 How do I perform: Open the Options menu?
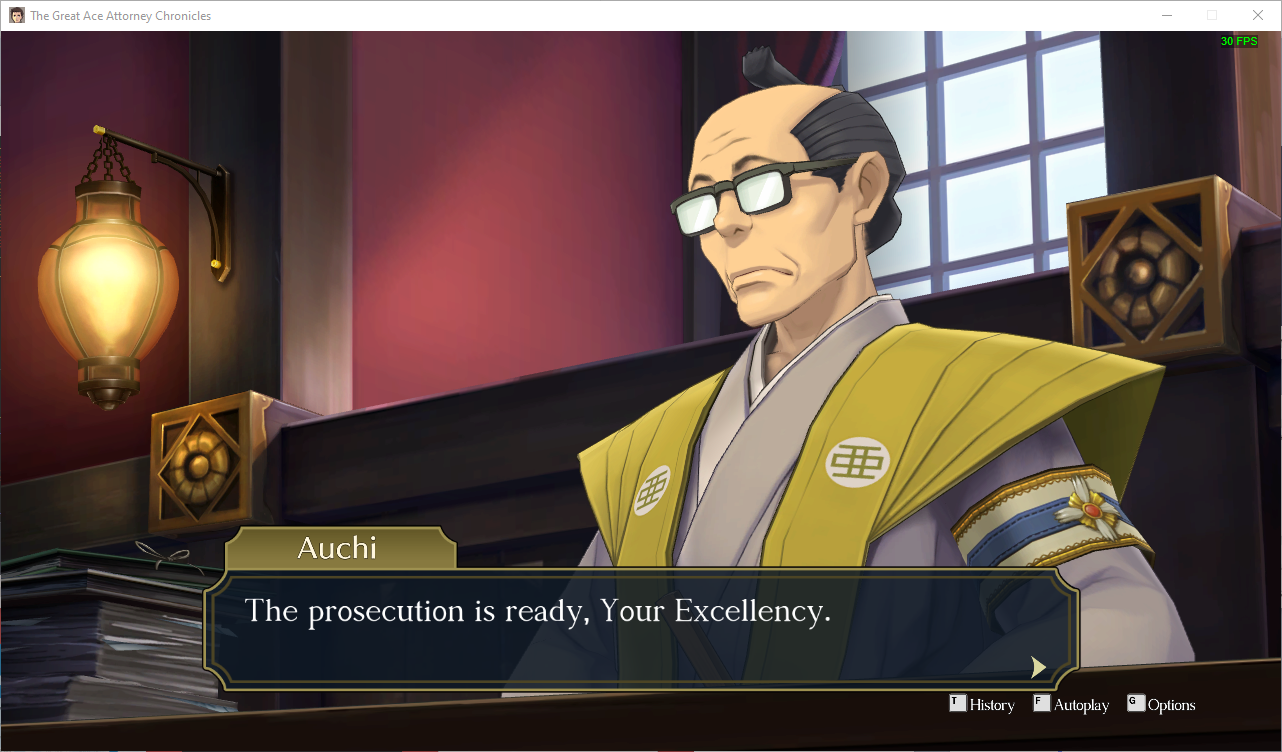pyautogui.click(x=1161, y=705)
